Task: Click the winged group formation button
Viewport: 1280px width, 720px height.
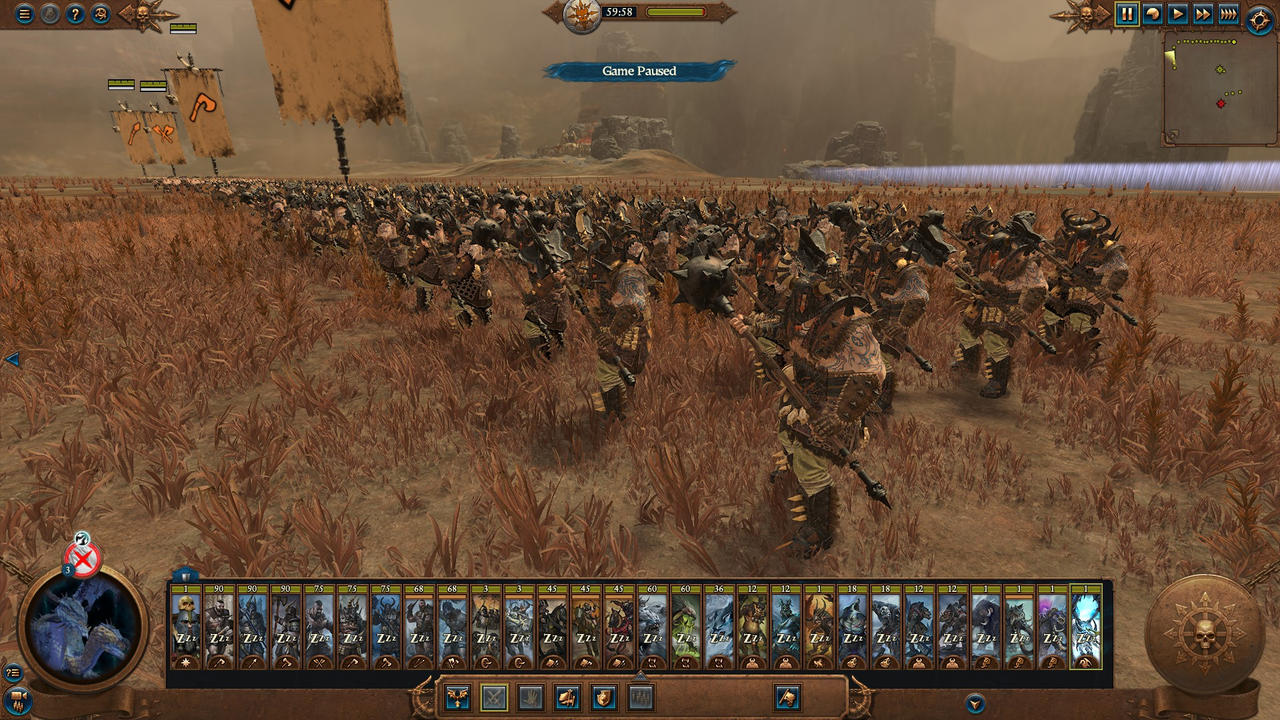Action: pyautogui.click(x=459, y=697)
